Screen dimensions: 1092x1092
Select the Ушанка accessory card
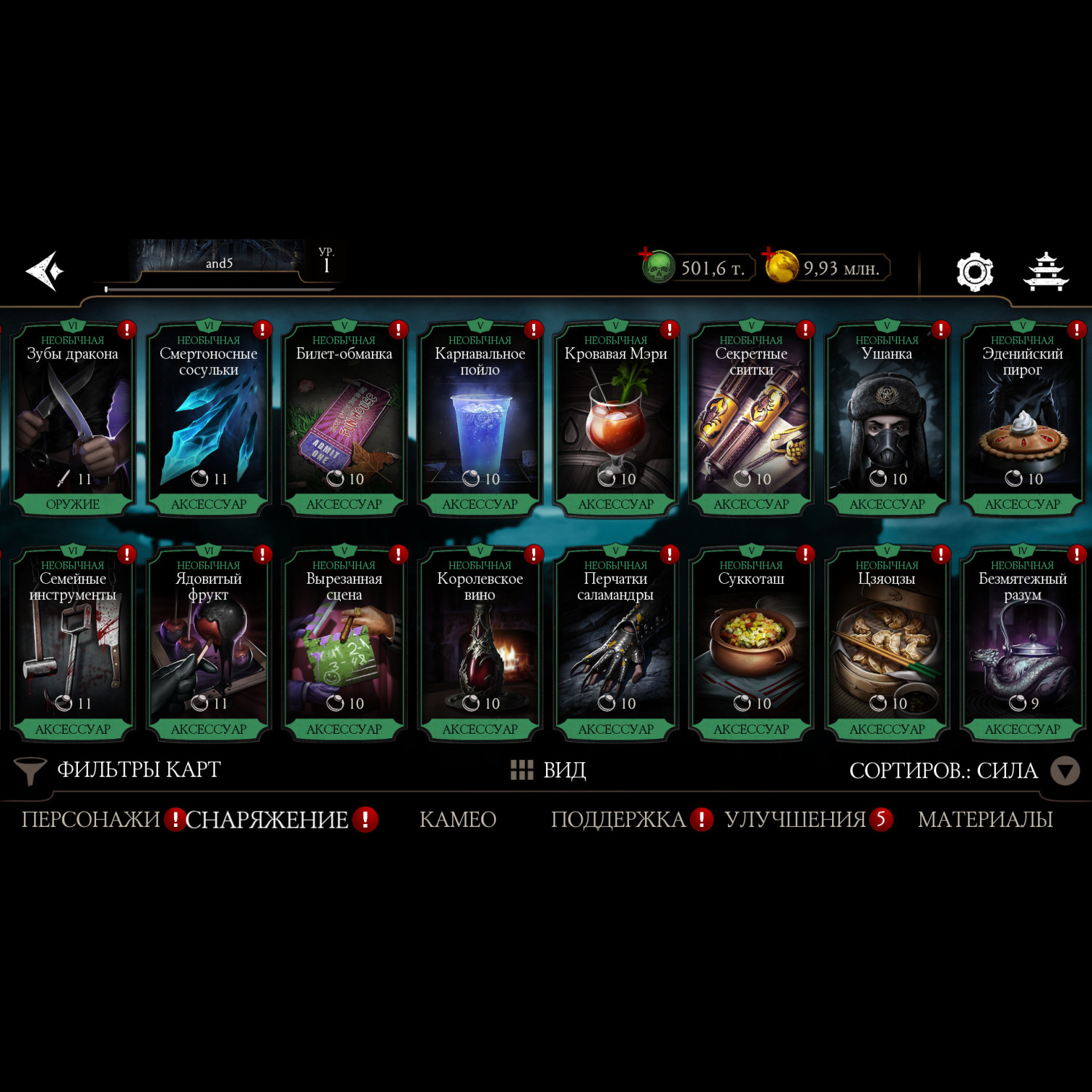887,419
